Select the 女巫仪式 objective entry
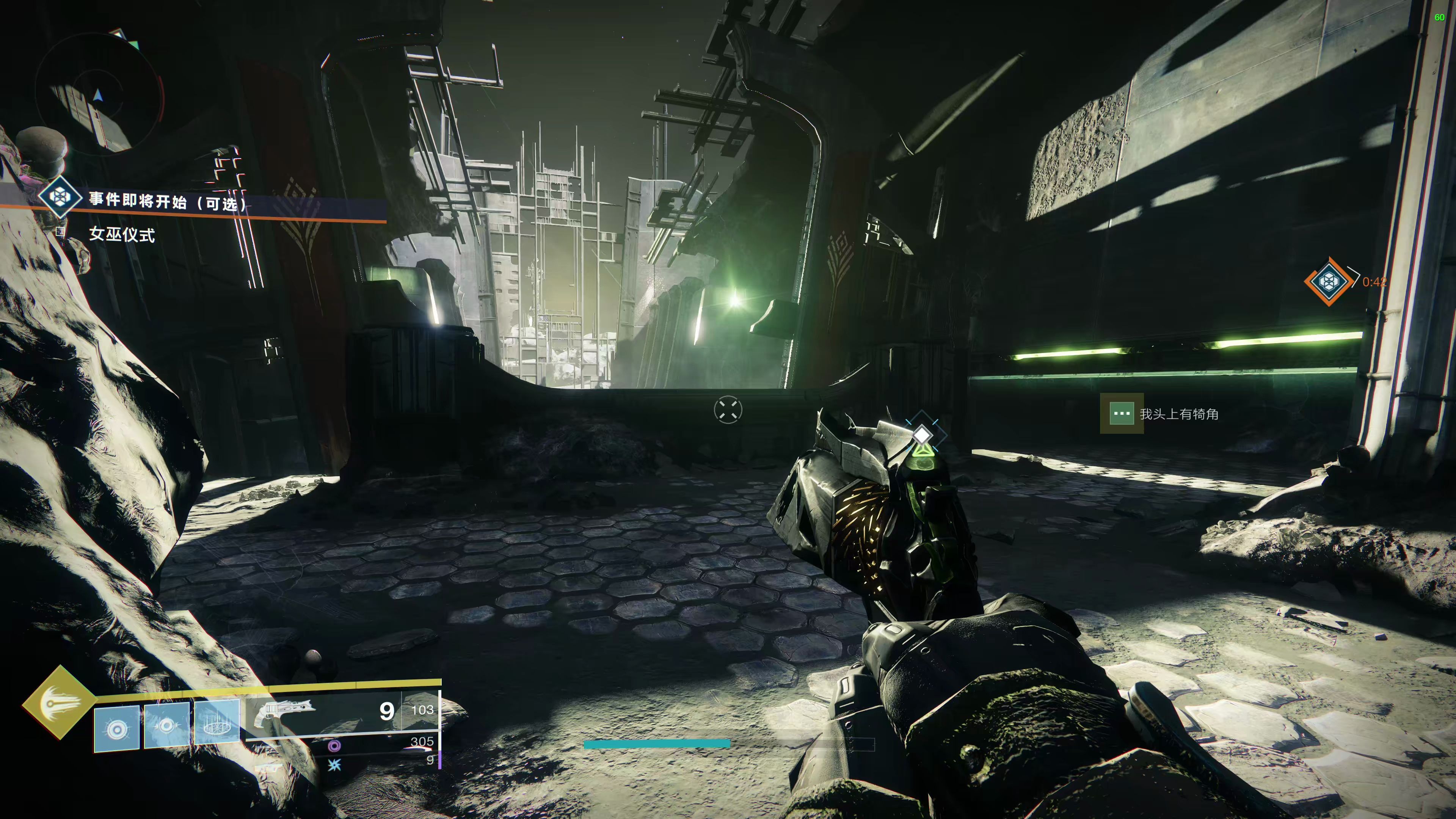This screenshot has height=819, width=1456. click(x=121, y=235)
